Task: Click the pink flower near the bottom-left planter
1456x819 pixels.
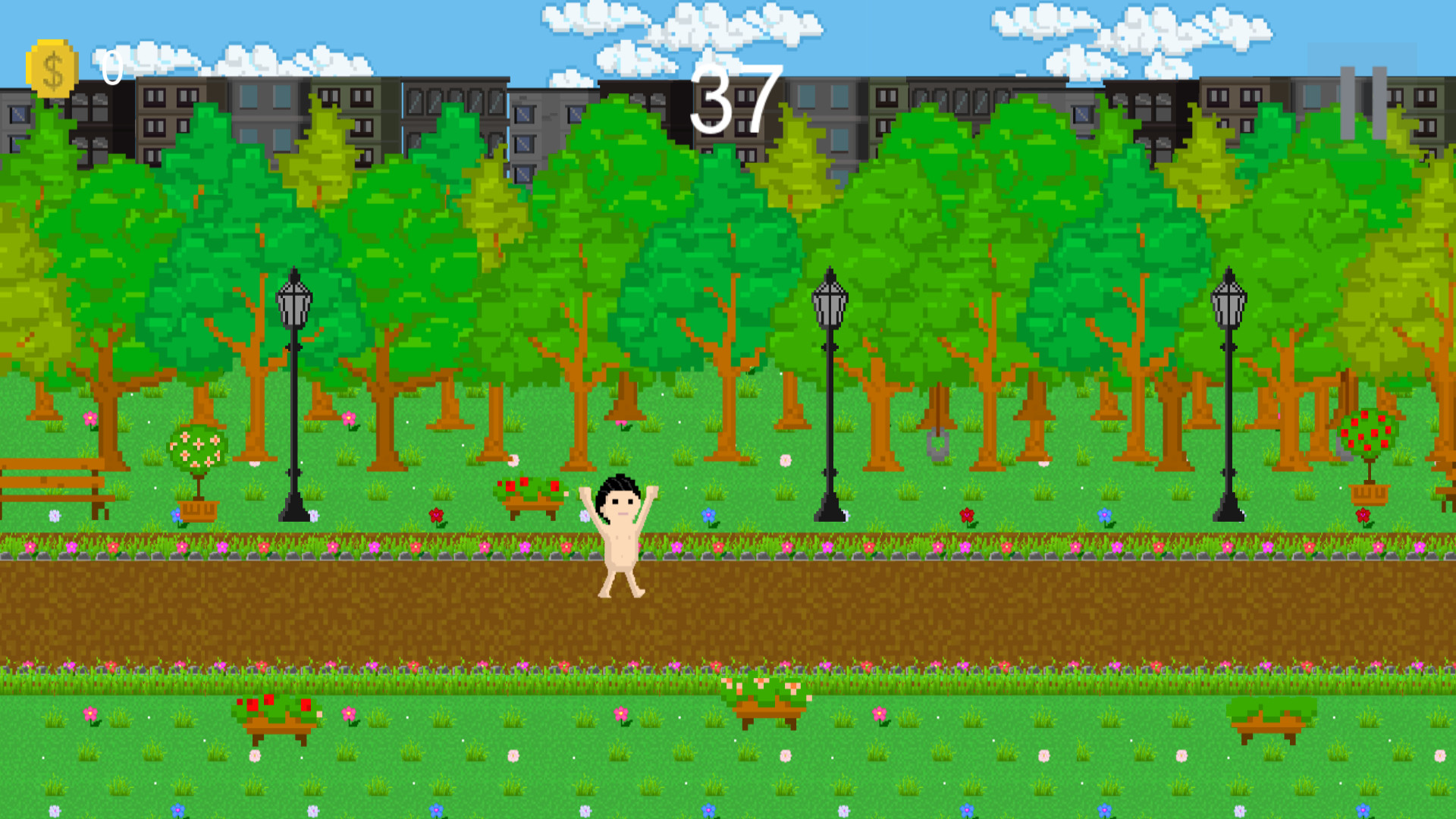Action: [x=347, y=713]
